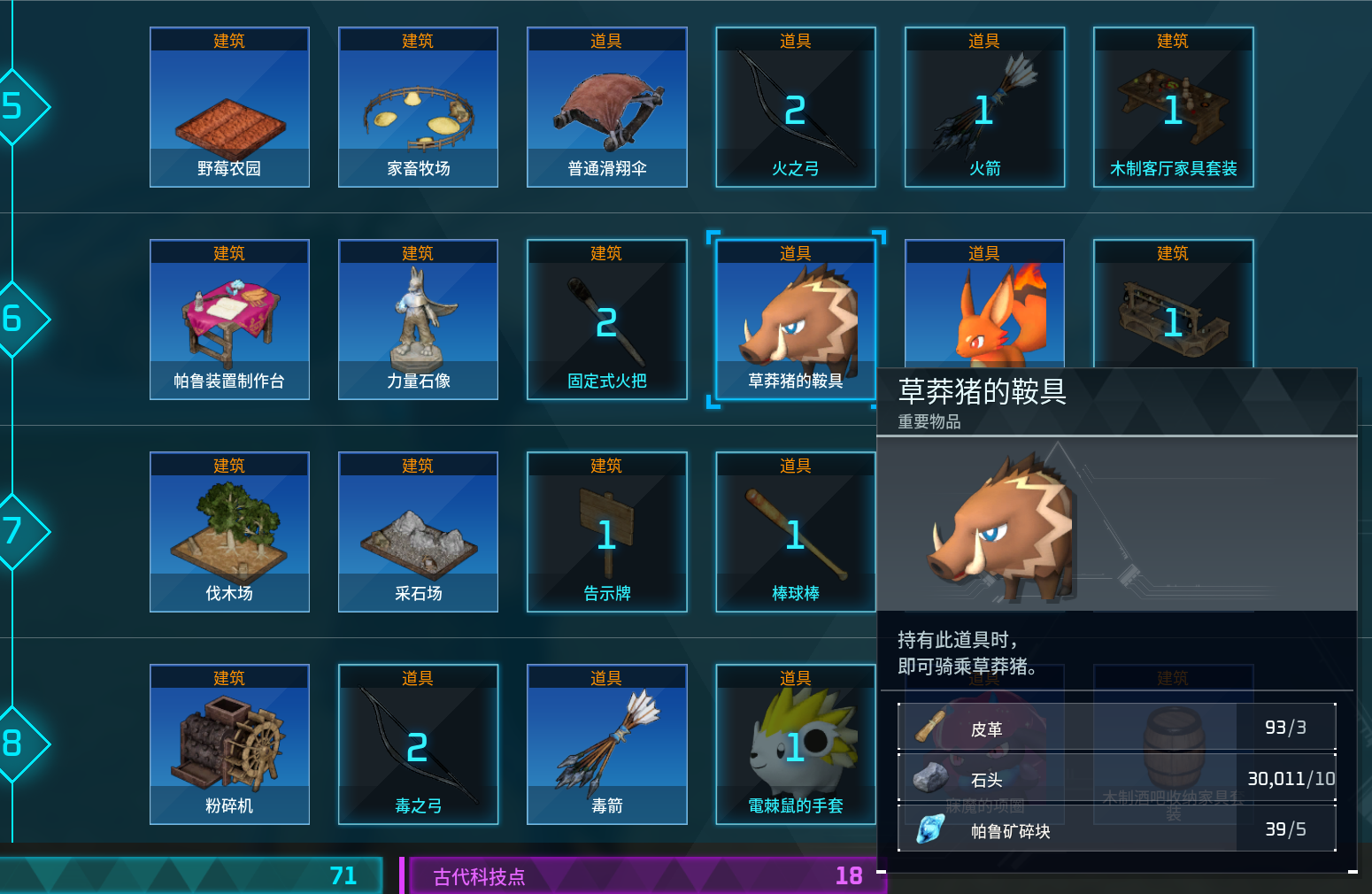Select the 固定式火把 torch technology
This screenshot has height=894, width=1372.
coord(606,319)
